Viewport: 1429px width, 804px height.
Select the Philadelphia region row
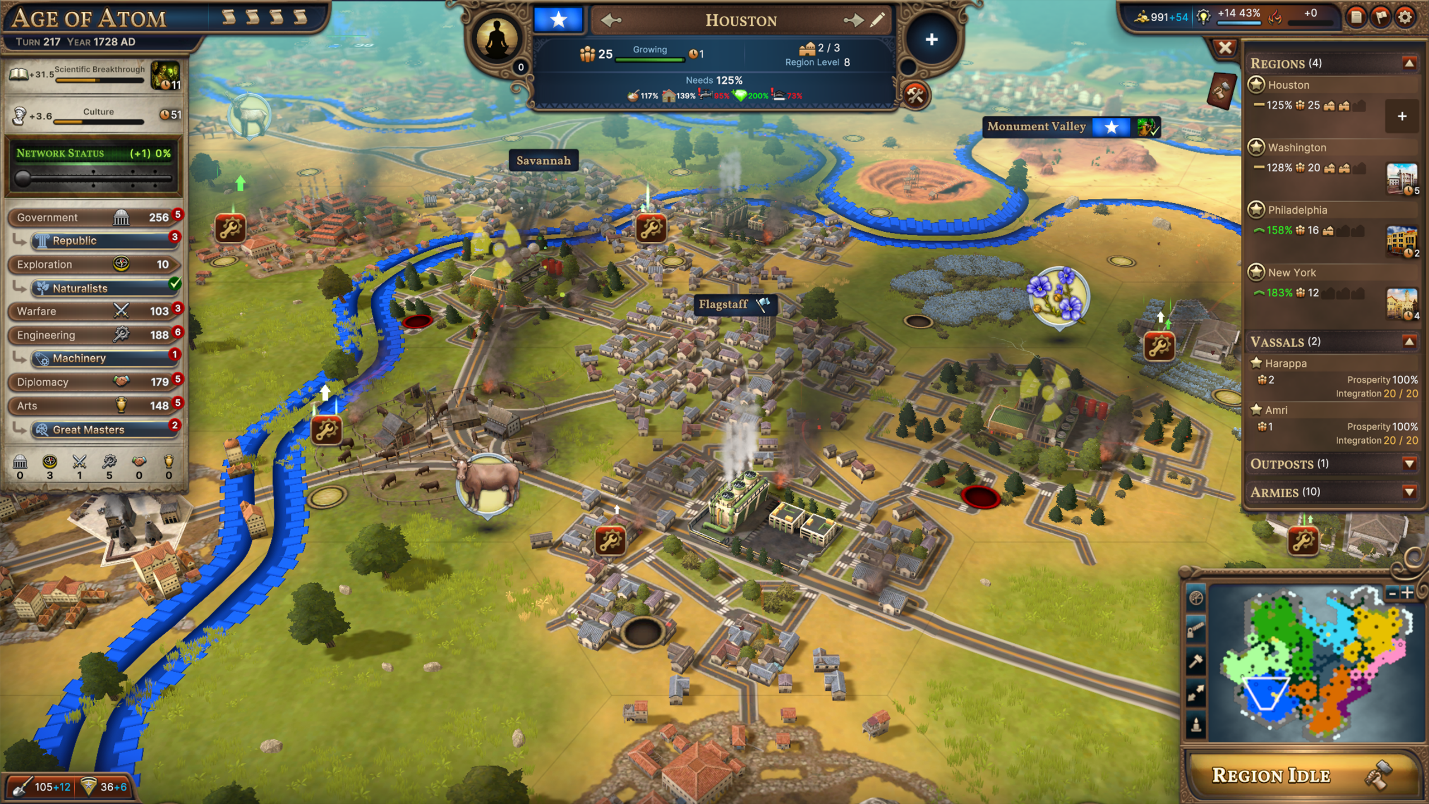click(x=1297, y=211)
